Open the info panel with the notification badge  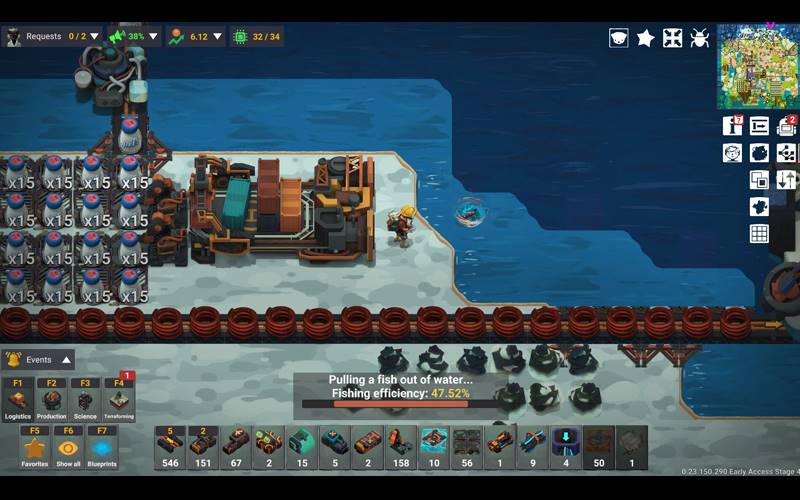tap(733, 126)
